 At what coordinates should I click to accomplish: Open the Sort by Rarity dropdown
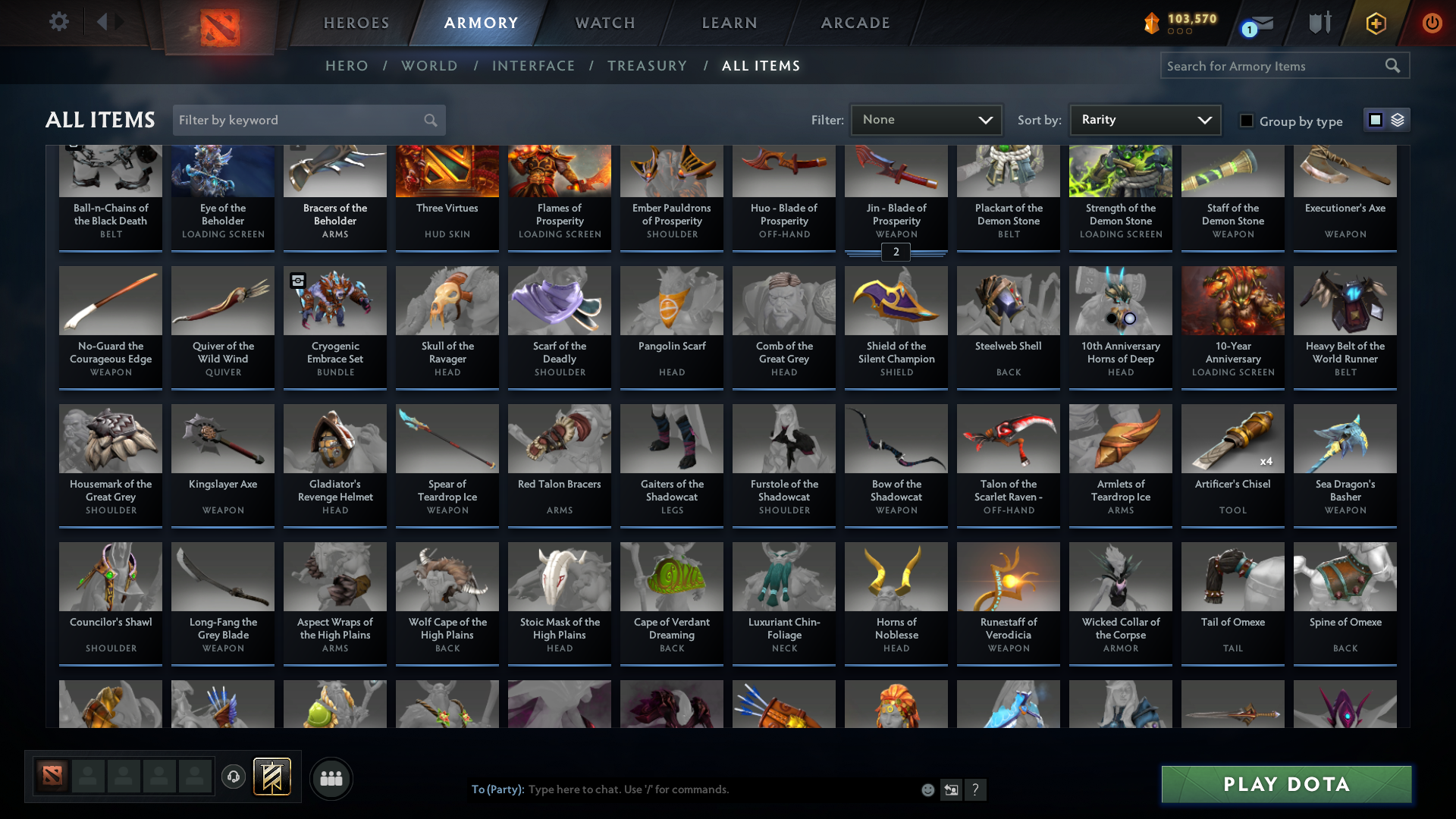[1144, 119]
